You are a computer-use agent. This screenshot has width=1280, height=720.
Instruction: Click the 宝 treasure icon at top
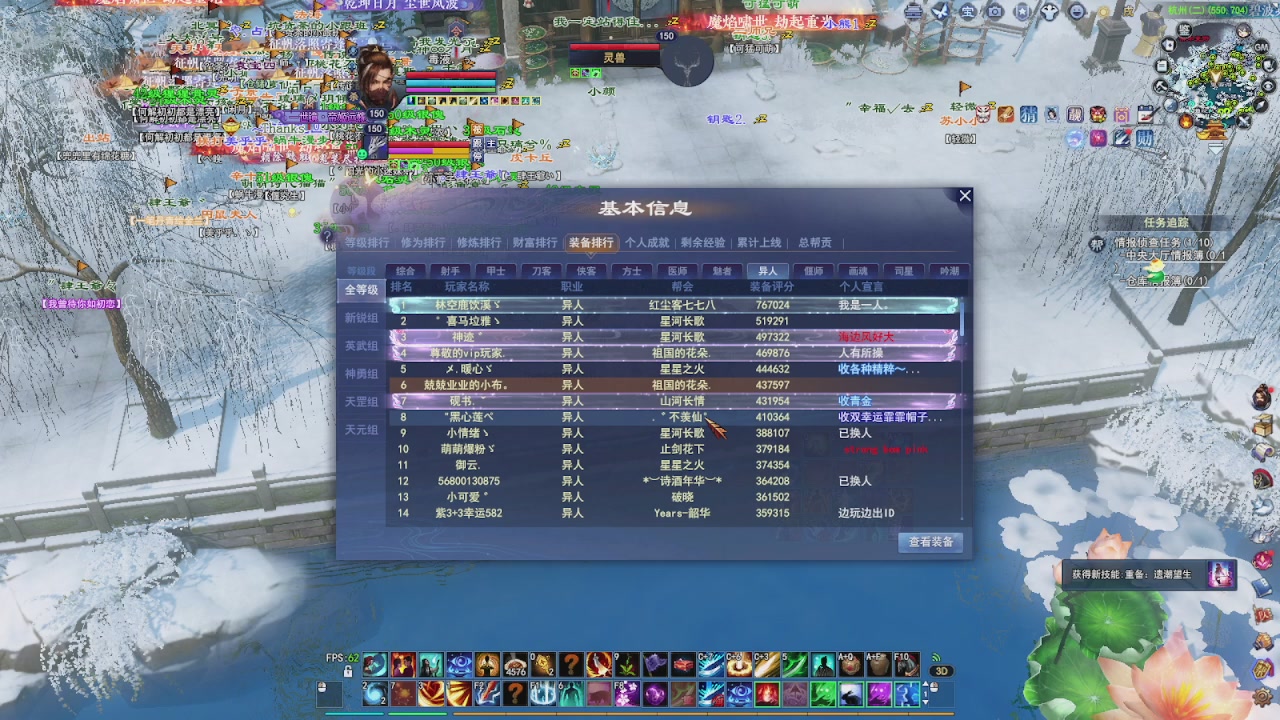[x=968, y=10]
